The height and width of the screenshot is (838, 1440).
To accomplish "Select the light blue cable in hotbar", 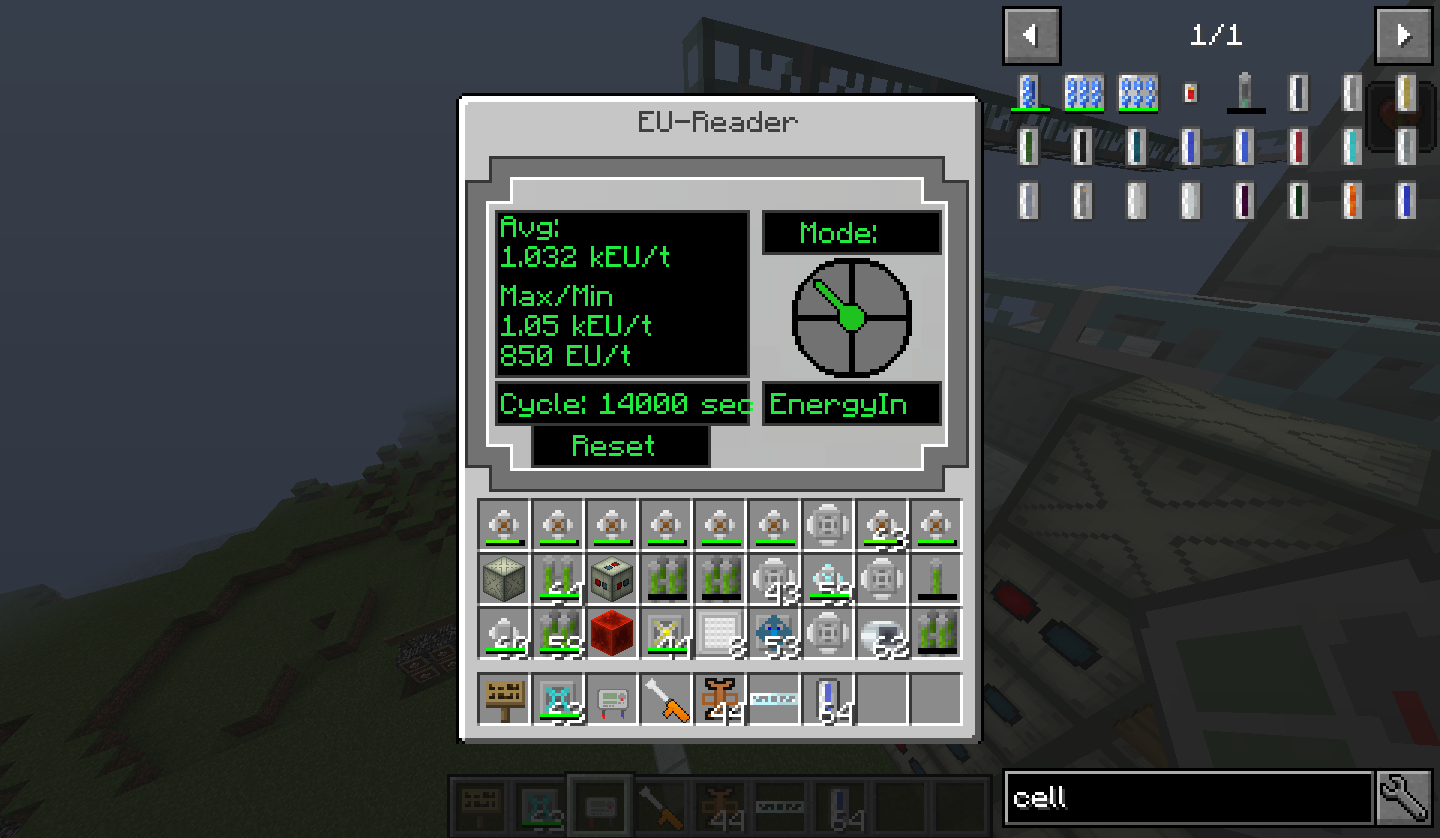I will (774, 698).
